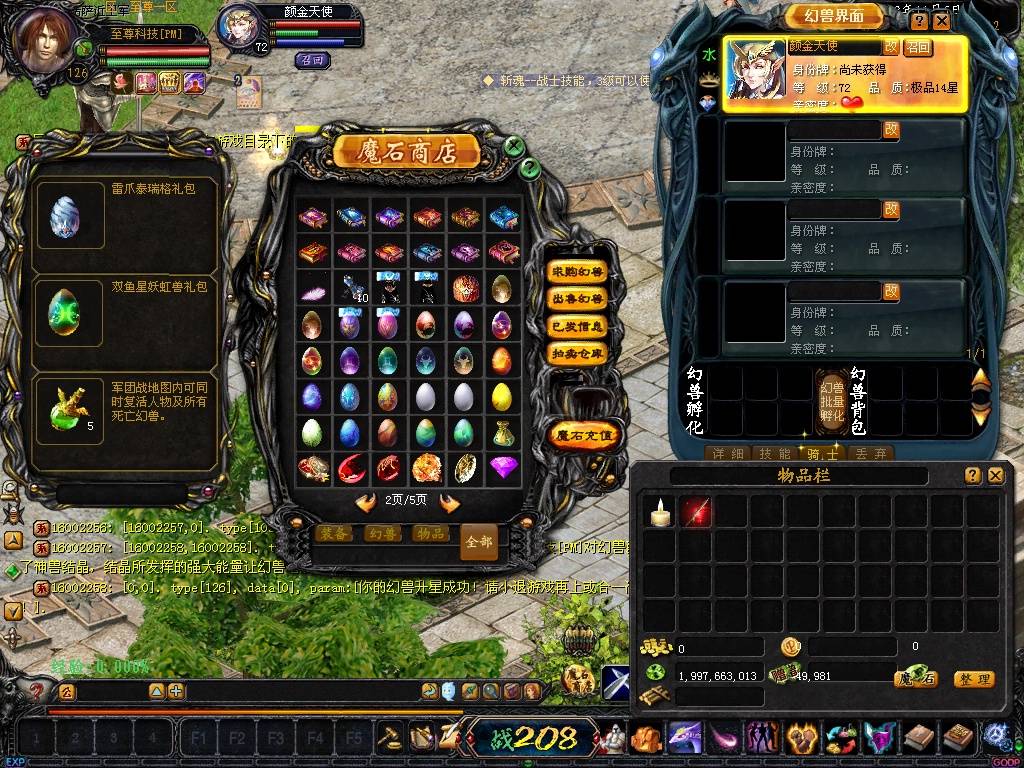
Task: Open 幻兽批量孵化 batch hatching
Action: point(831,400)
